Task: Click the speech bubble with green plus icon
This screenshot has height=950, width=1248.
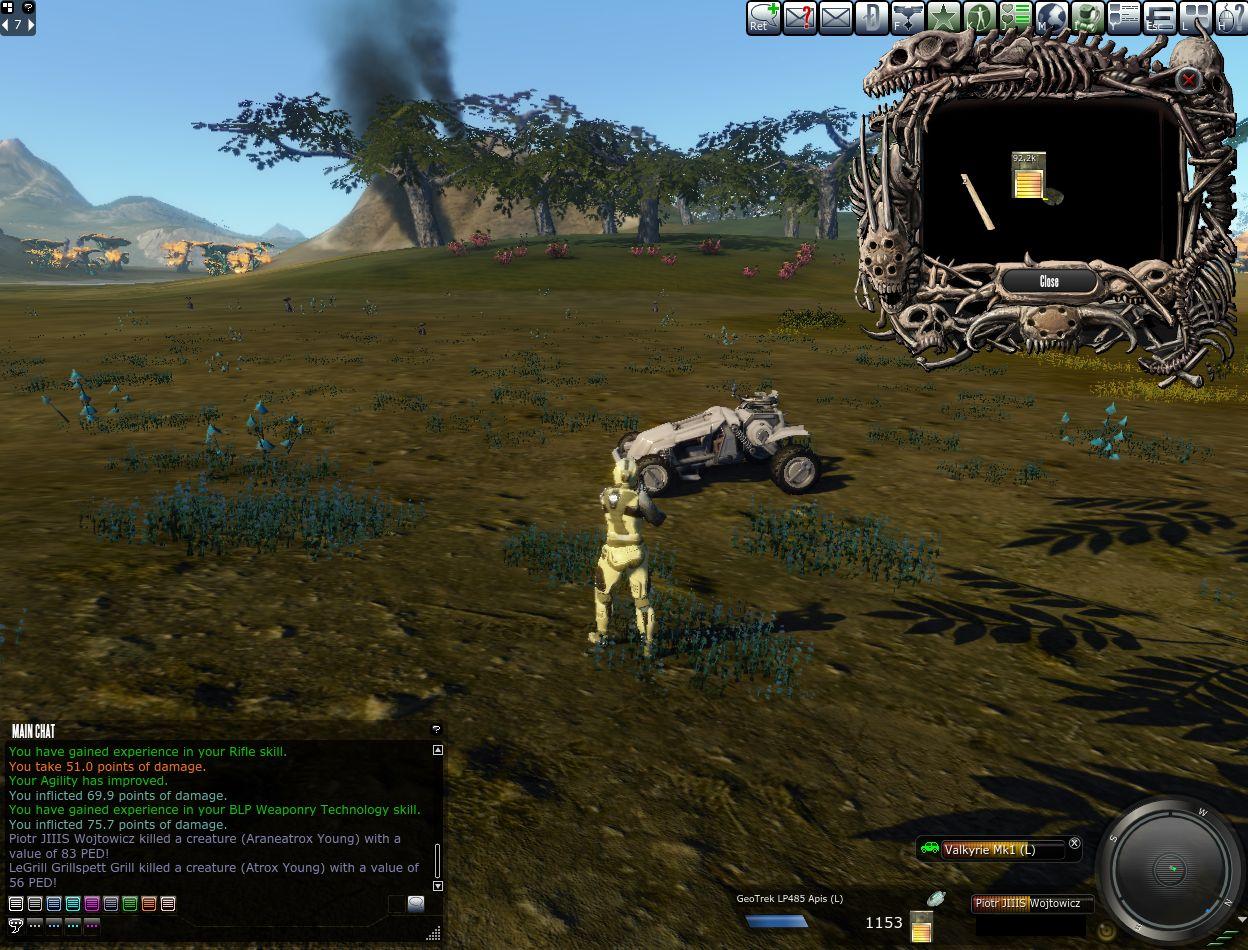Action: click(763, 17)
